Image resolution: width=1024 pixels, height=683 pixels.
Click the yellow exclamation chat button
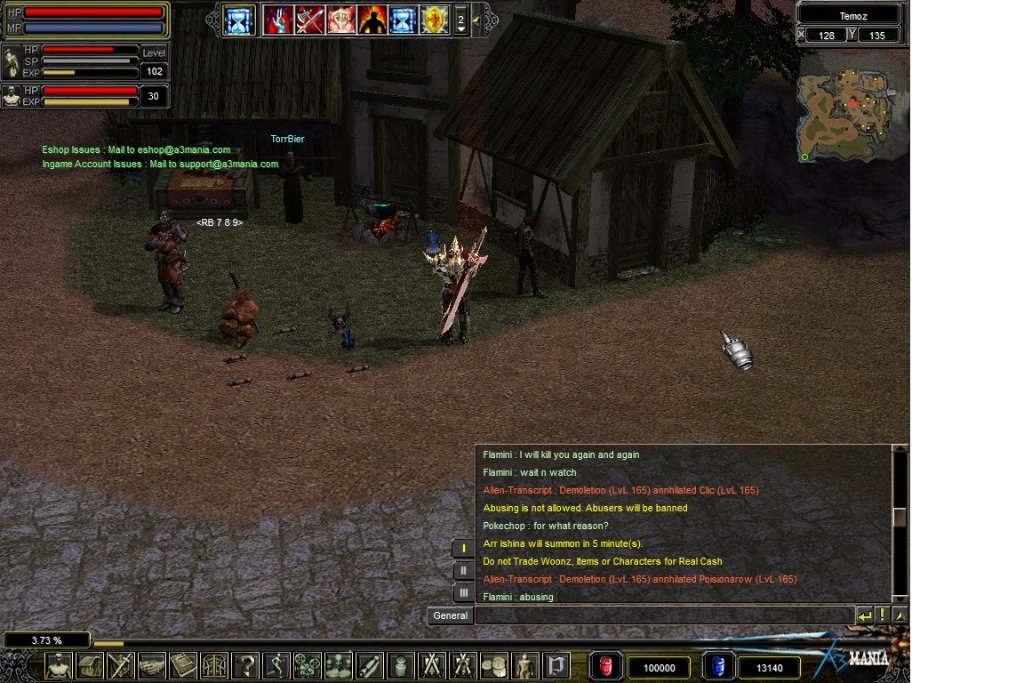click(x=883, y=616)
